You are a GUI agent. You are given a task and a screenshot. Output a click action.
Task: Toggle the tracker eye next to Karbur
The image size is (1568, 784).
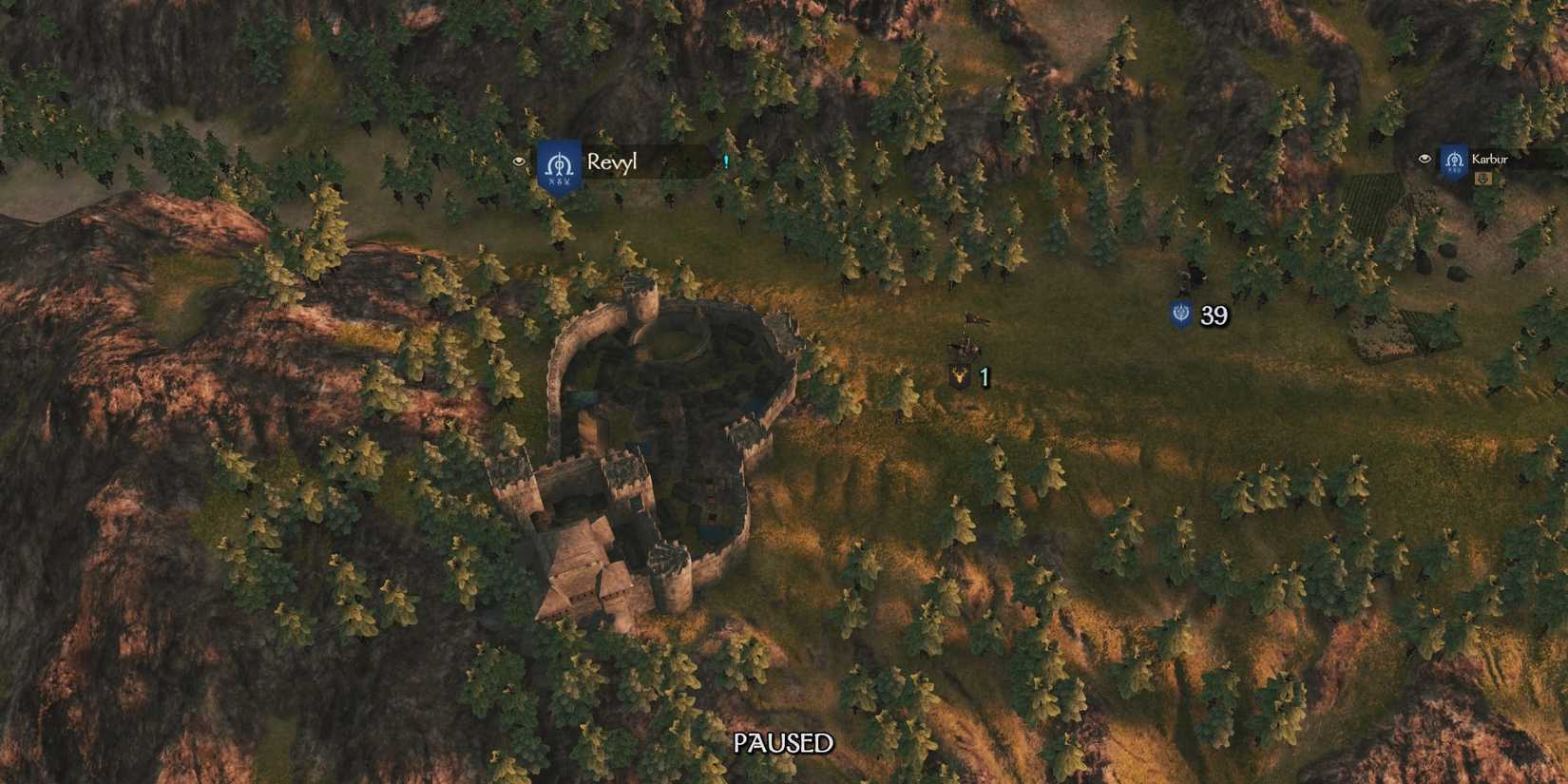pos(1425,159)
